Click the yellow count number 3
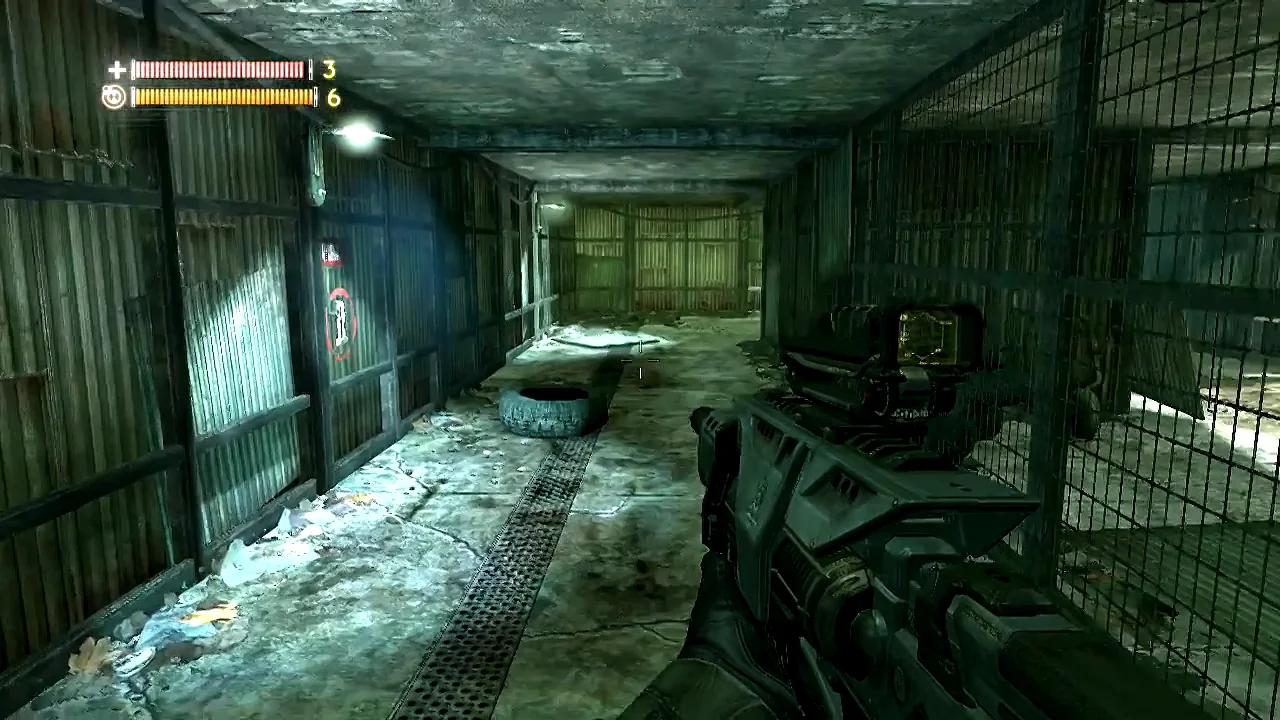Viewport: 1280px width, 720px height. click(328, 70)
